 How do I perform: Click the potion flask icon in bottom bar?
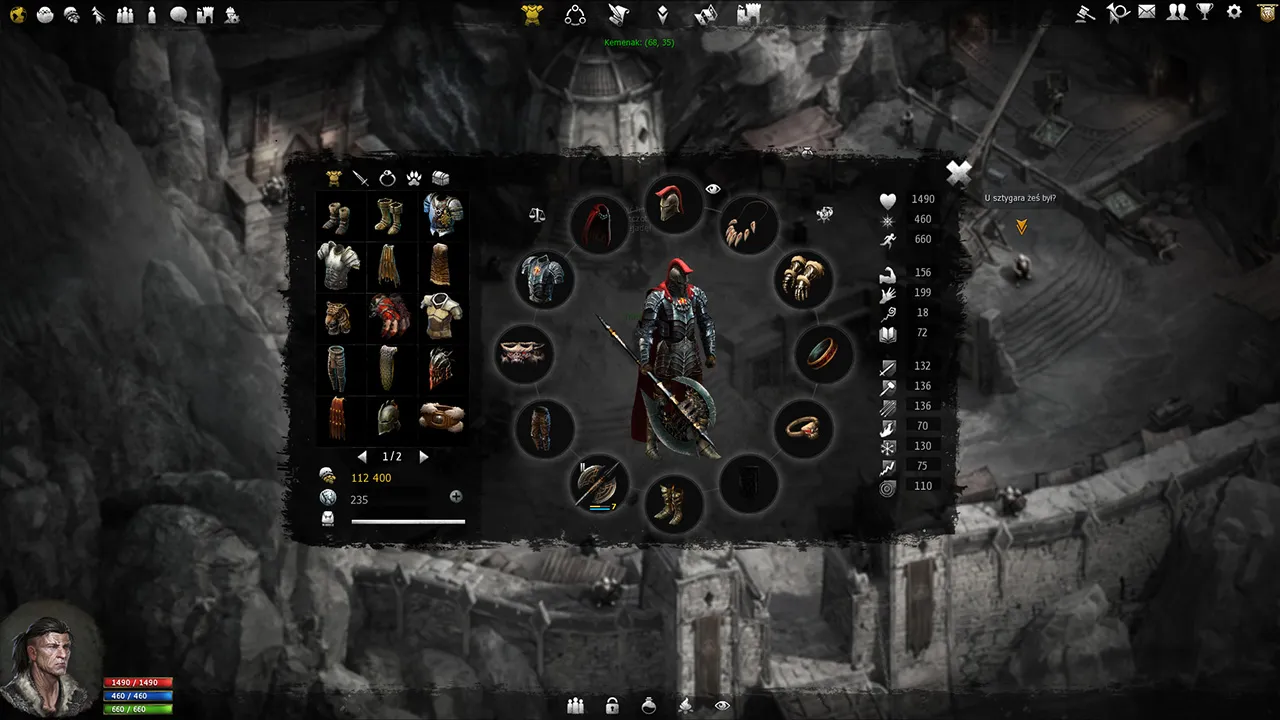coord(648,705)
